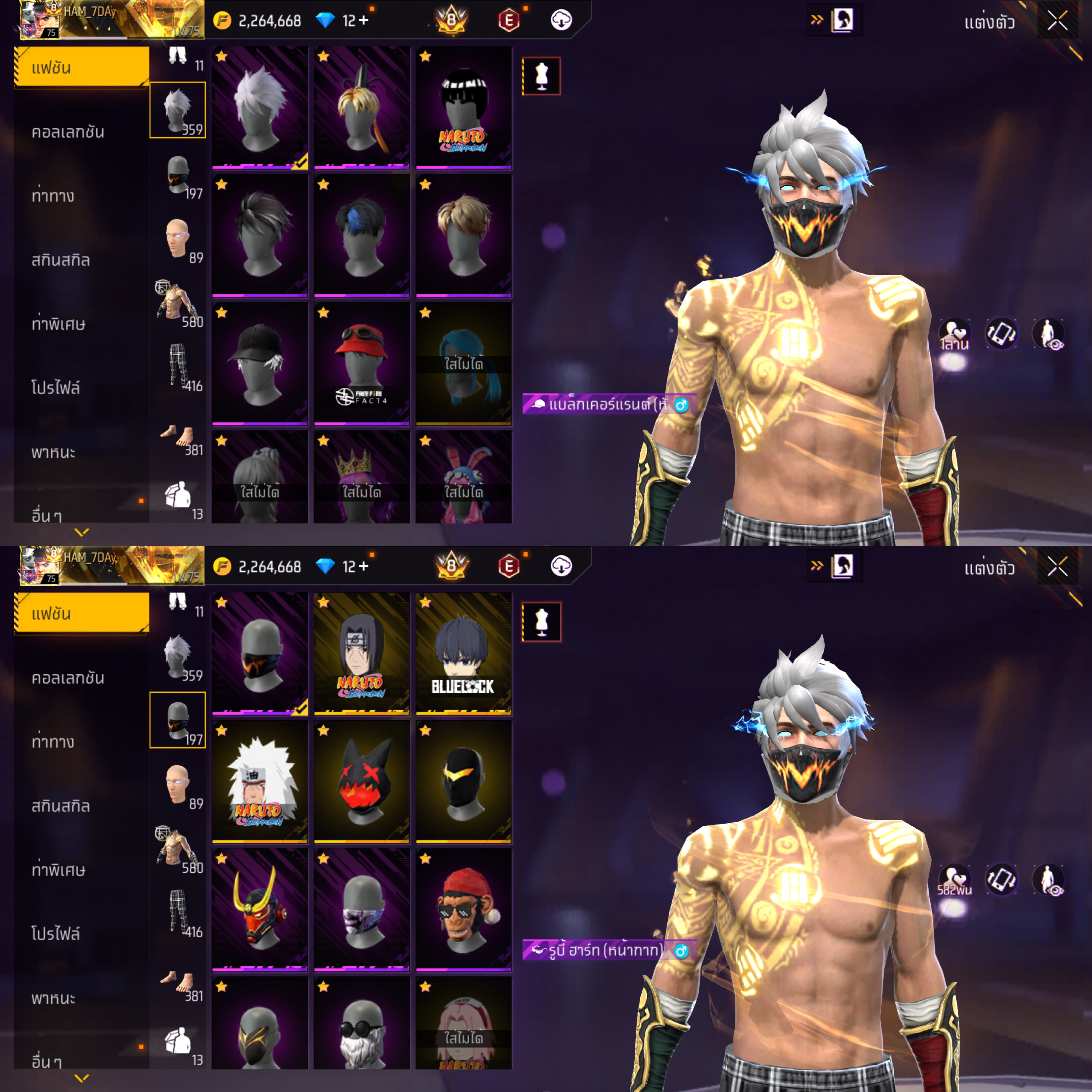Choose the Blue Lock character head
The height and width of the screenshot is (1092, 1092).
click(x=463, y=653)
